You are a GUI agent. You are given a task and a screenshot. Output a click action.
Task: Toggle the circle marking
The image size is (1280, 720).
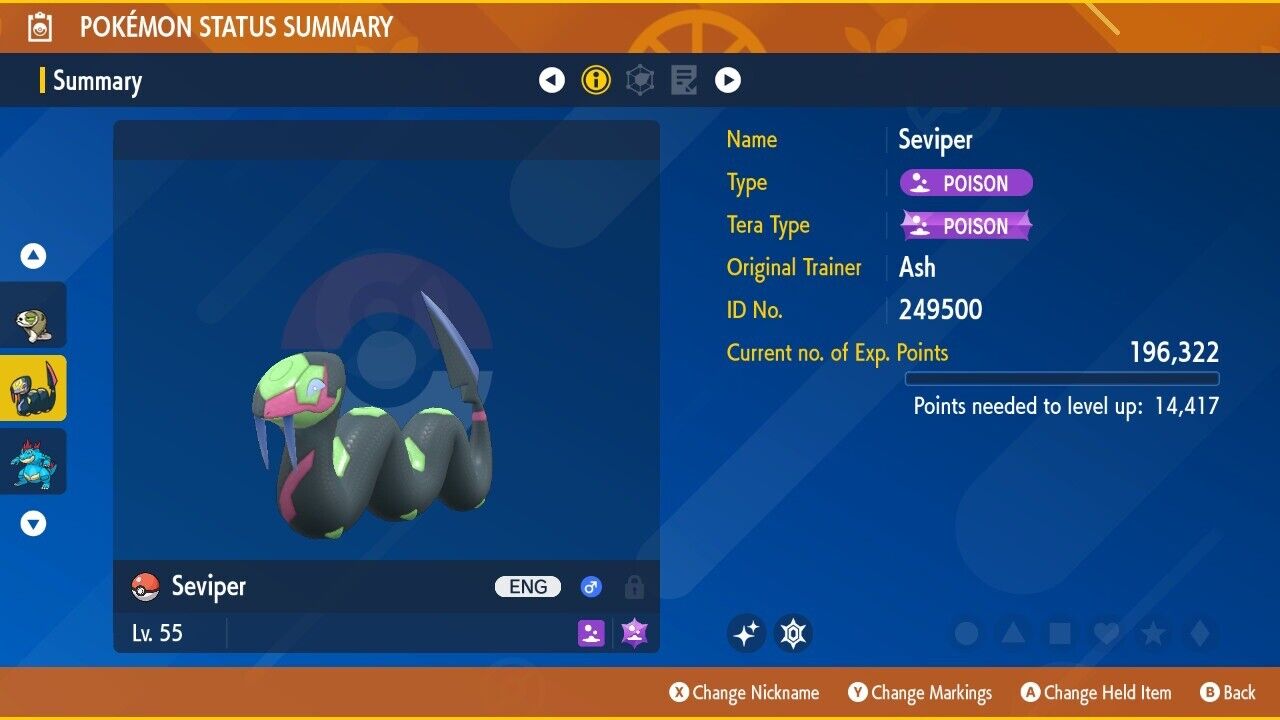[x=966, y=633]
